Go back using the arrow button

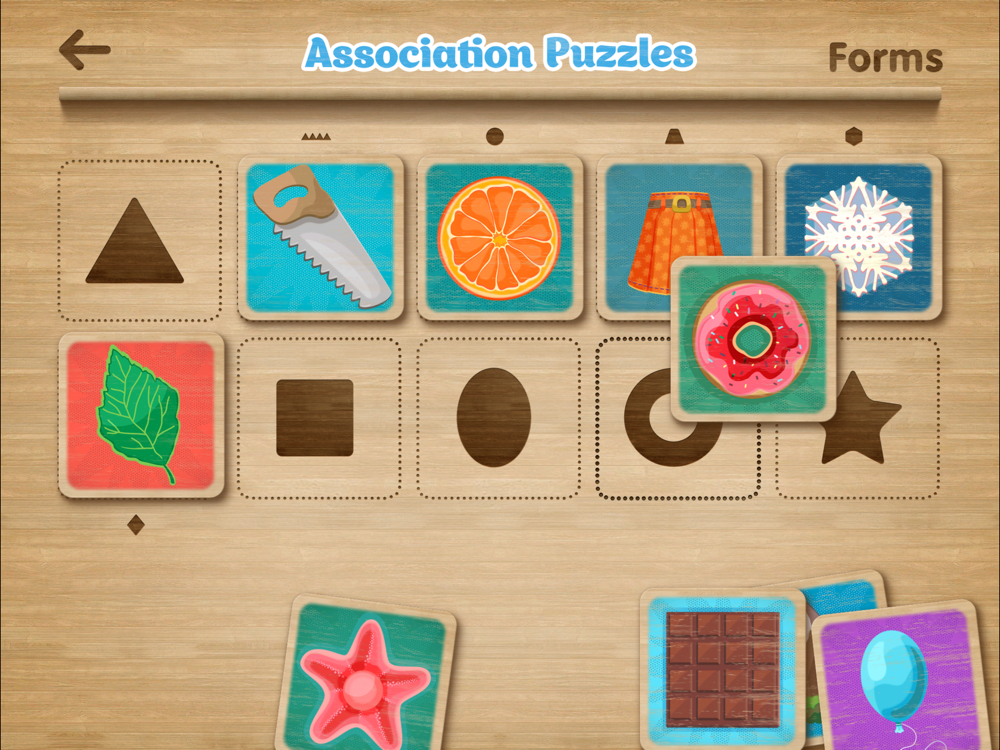(84, 50)
